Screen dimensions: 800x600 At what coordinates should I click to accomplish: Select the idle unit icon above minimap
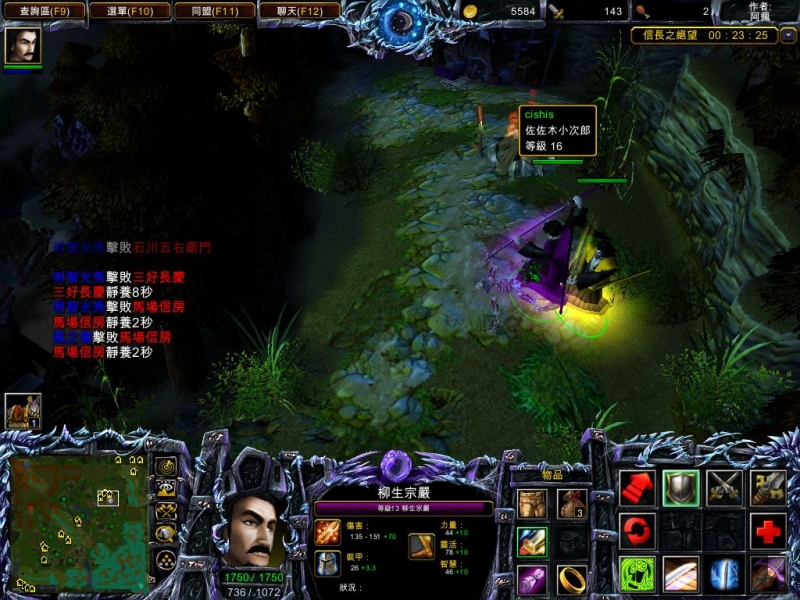pos(22,410)
